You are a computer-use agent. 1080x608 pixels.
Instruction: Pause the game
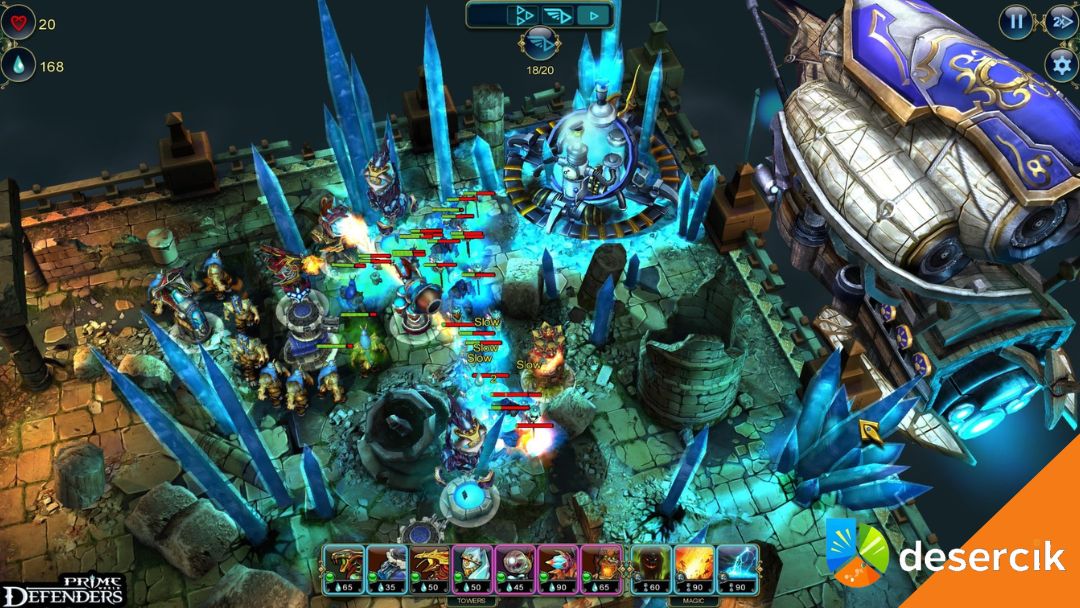click(1016, 20)
